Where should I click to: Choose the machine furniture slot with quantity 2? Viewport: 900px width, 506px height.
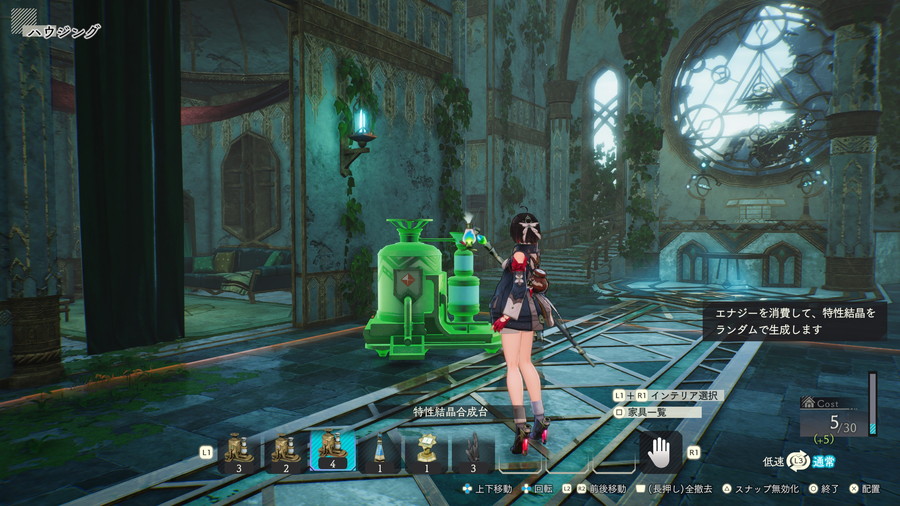286,452
